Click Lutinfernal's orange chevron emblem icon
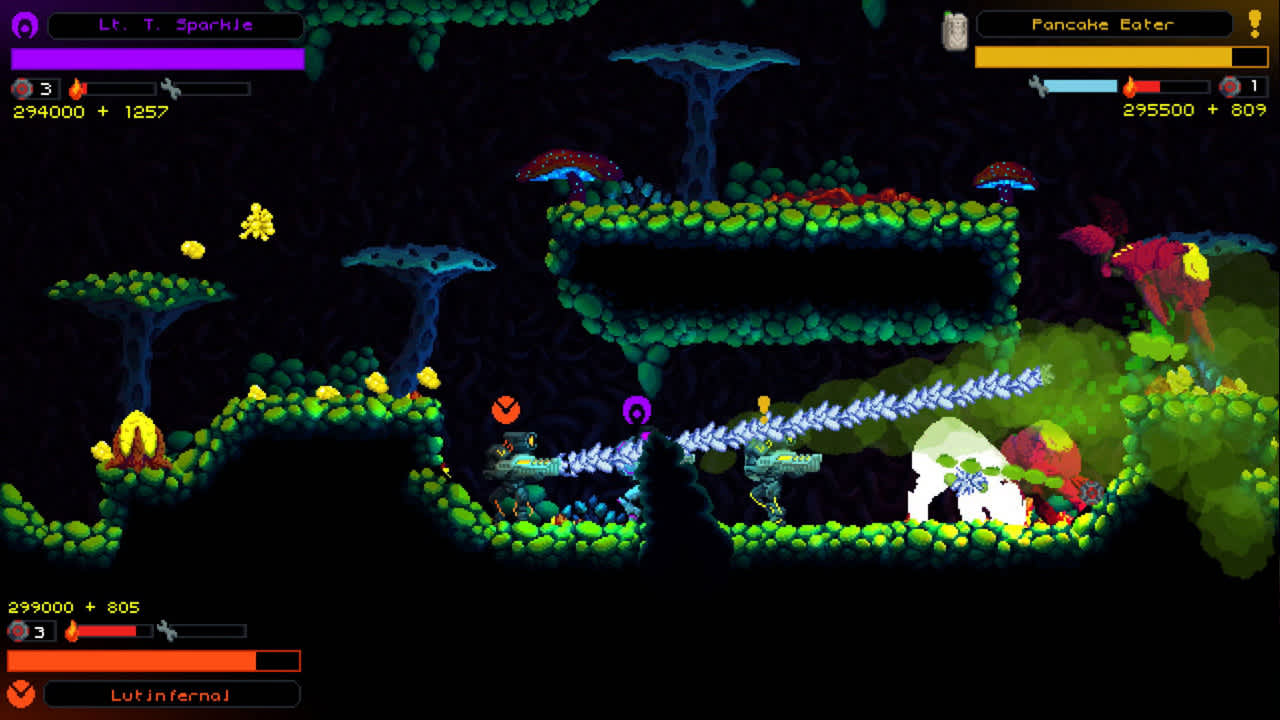1280x720 pixels. coord(22,693)
